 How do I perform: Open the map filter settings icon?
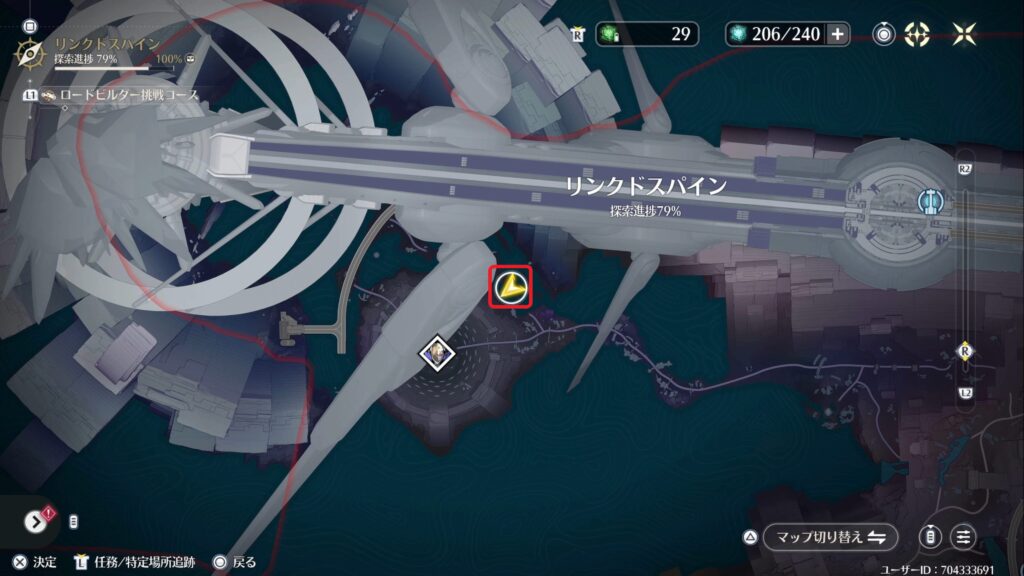tap(964, 536)
